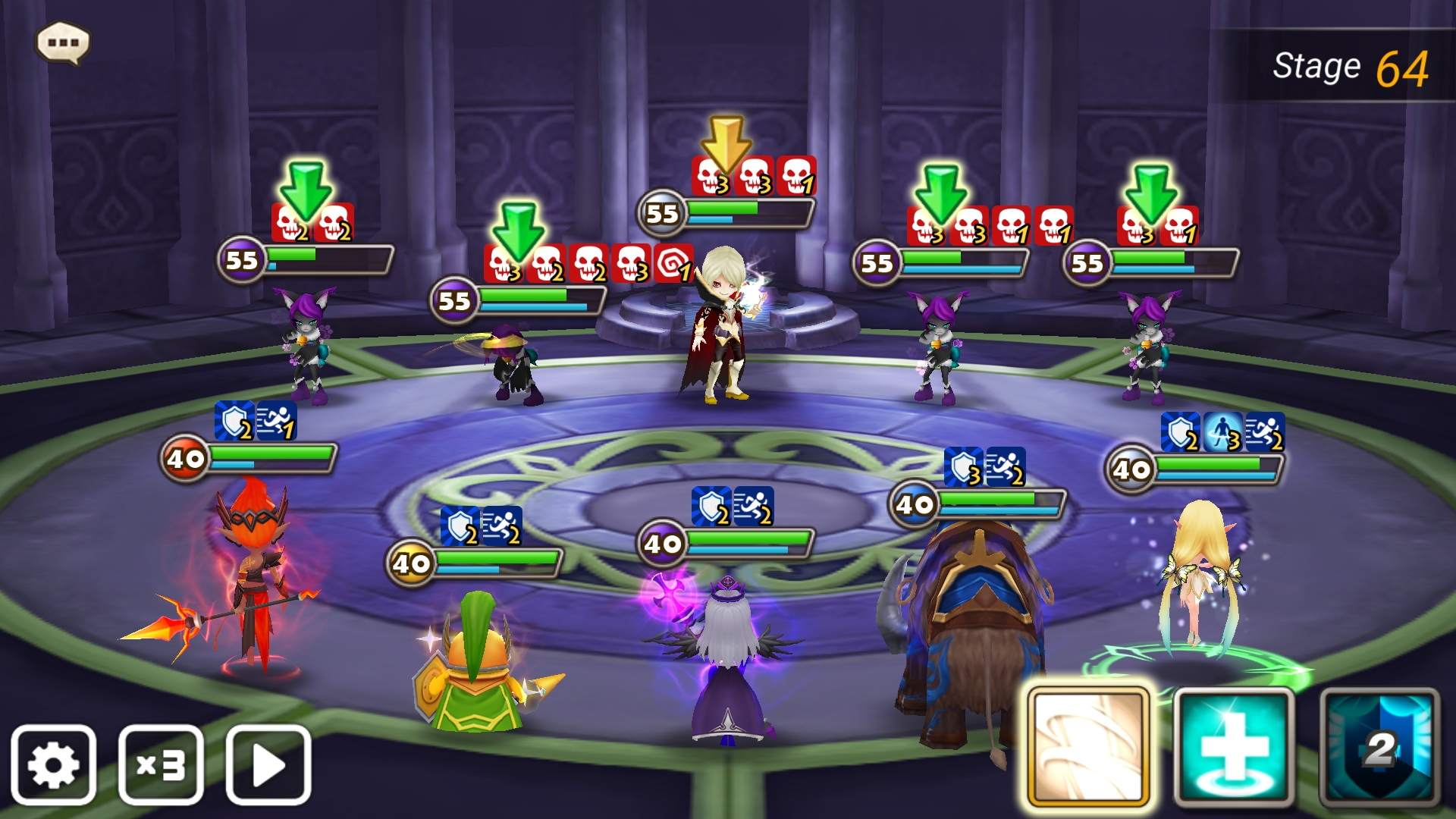The image size is (1456, 819).
Task: Activate the cyan plus healing skill
Action: [1234, 747]
